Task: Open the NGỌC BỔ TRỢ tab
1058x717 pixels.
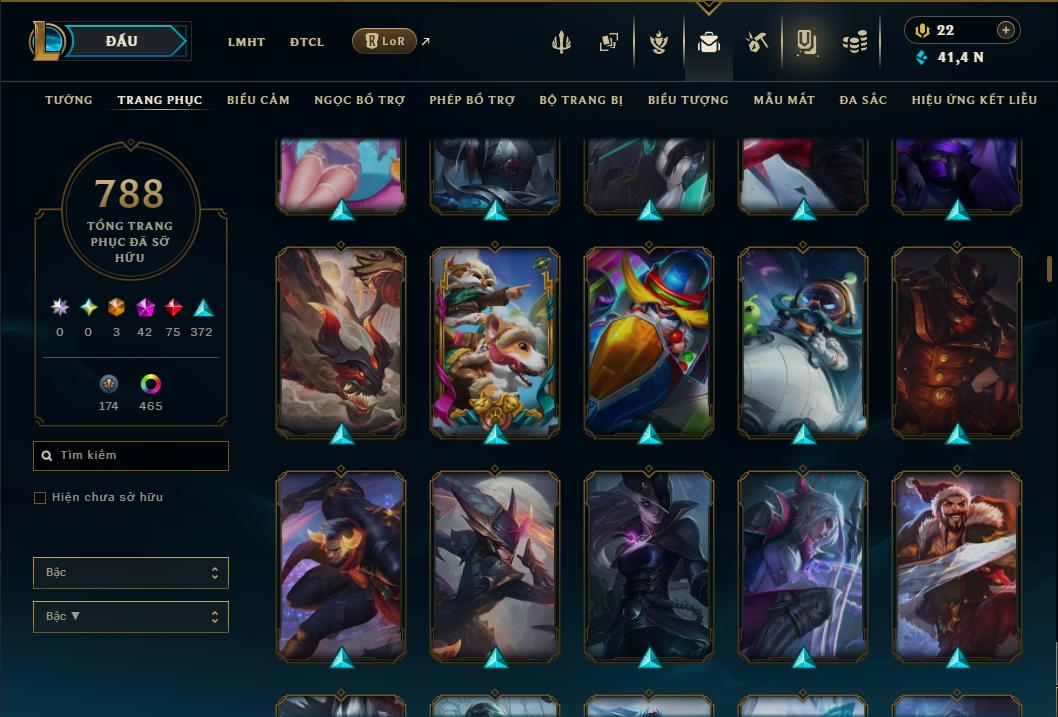Action: click(x=359, y=100)
